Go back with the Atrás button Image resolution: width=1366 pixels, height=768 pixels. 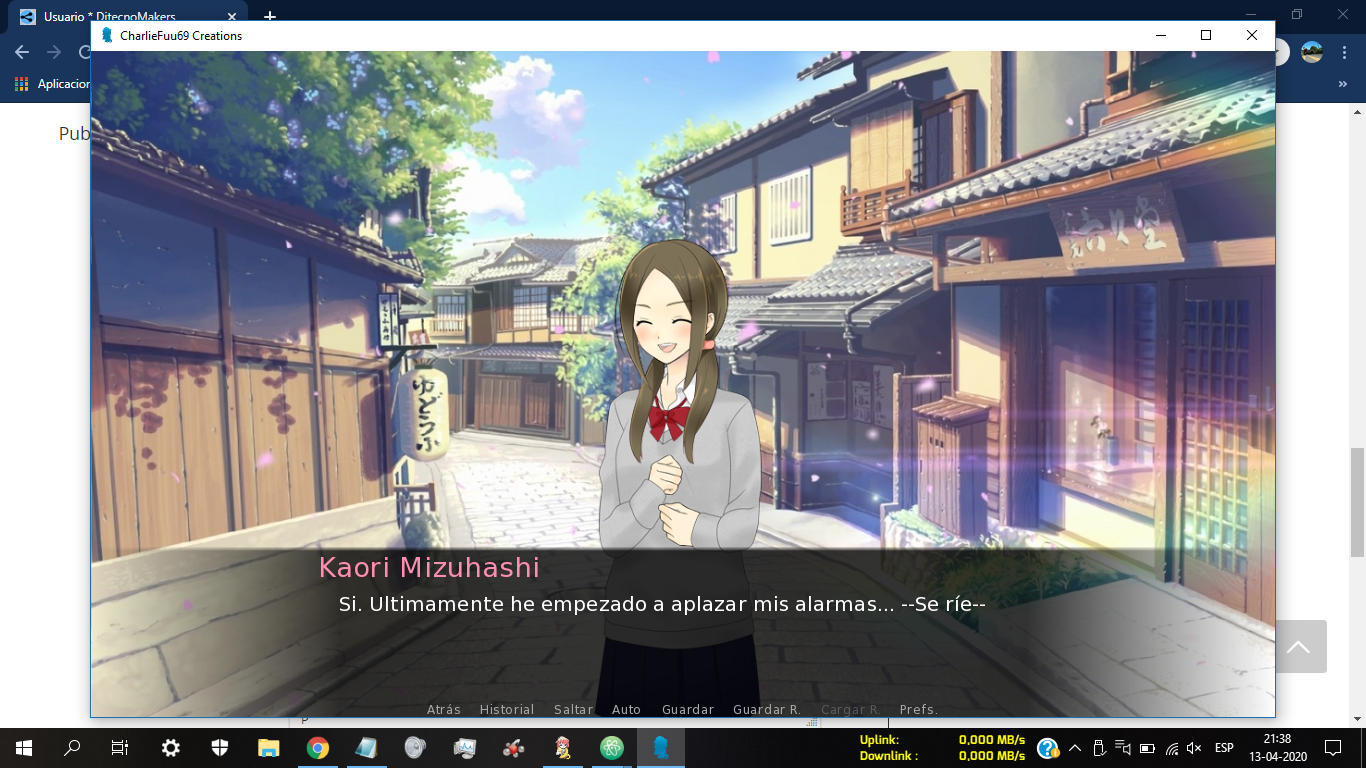(x=444, y=710)
